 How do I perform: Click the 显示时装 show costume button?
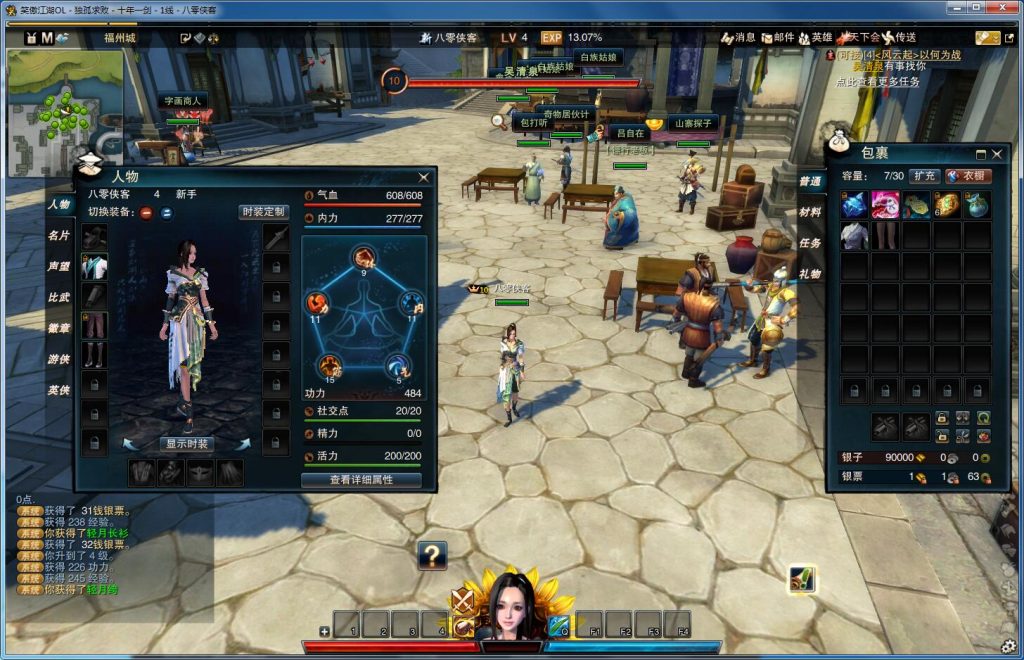click(187, 444)
